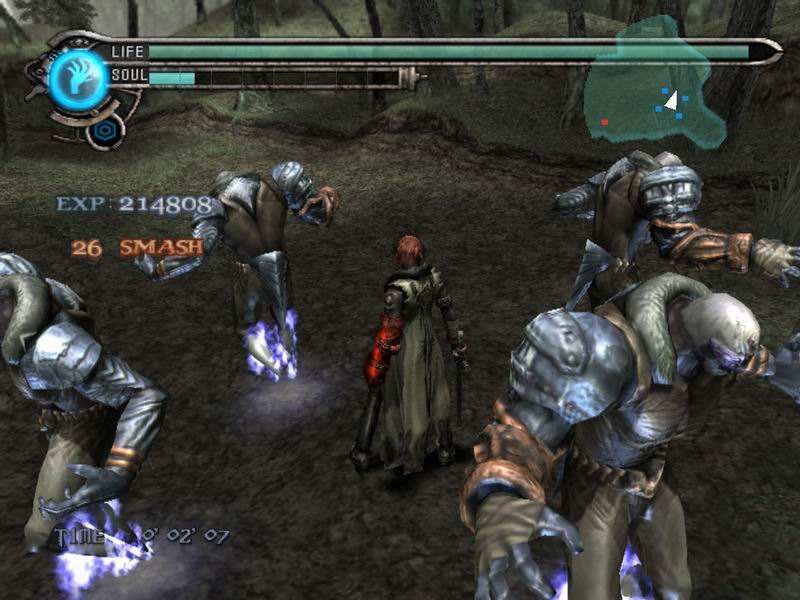Select the white player arrow on minimap
Screen dimensions: 800x600
click(672, 100)
